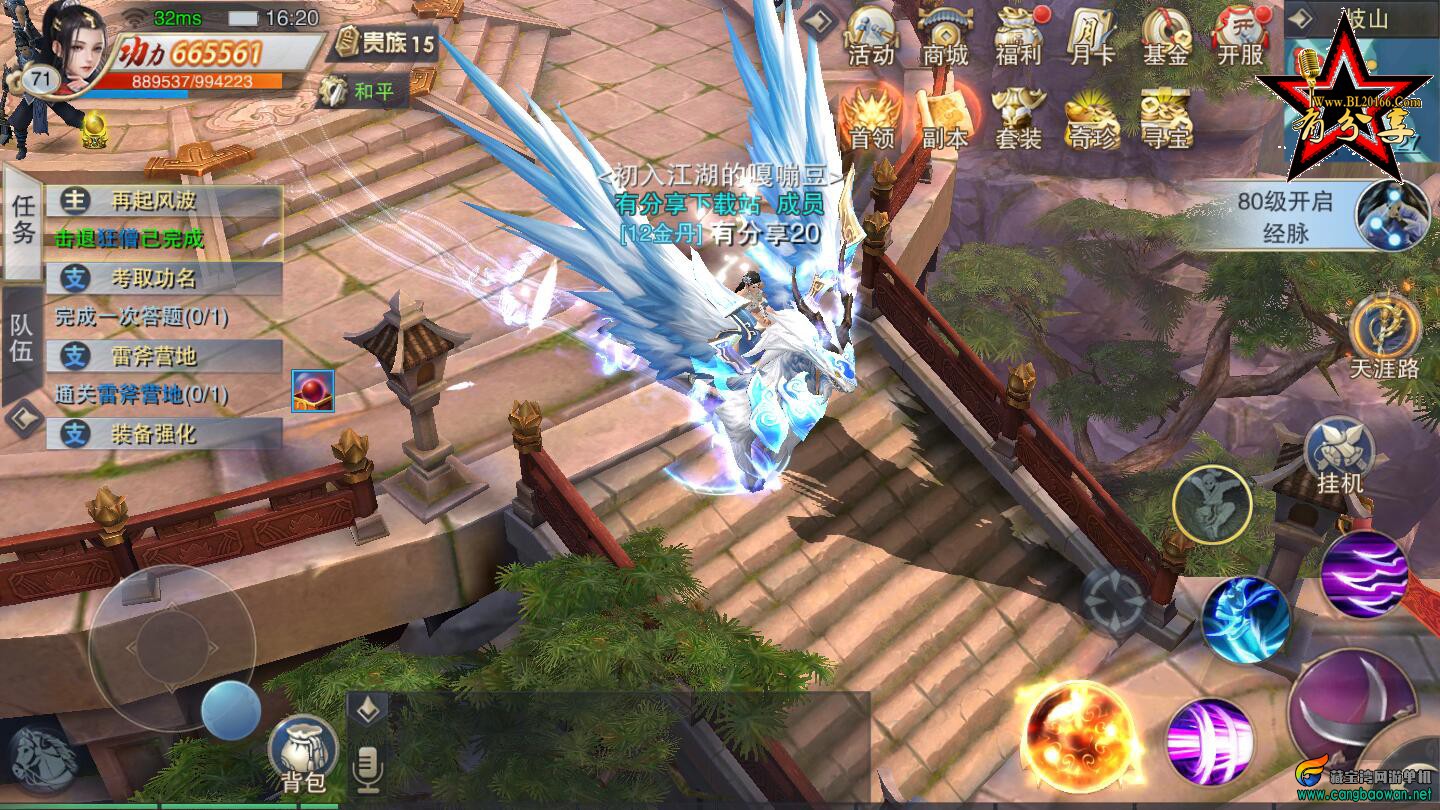The height and width of the screenshot is (810, 1440).
Task: Open the 首领 boss menu
Action: pos(871,118)
